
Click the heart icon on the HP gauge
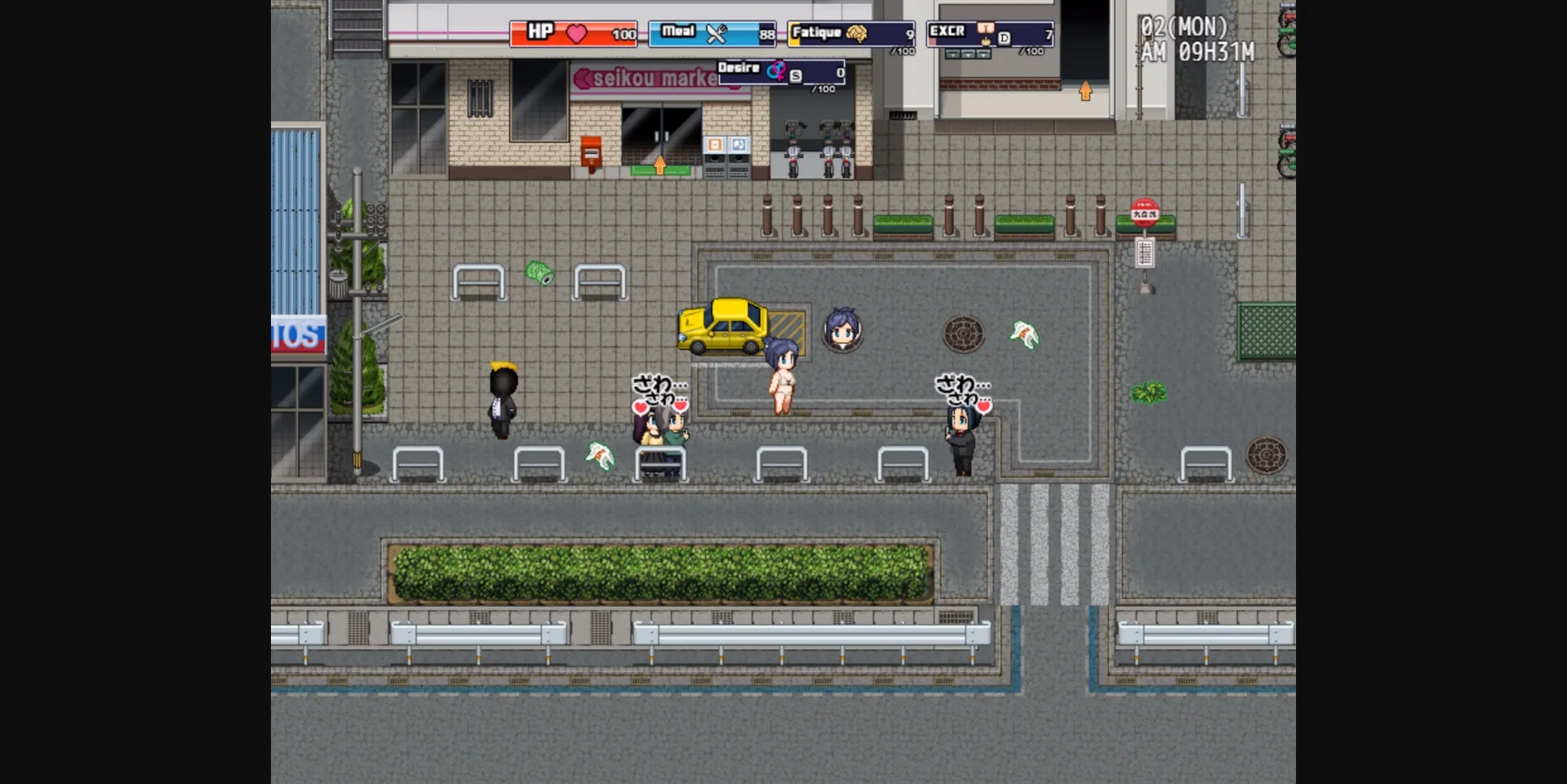tap(576, 34)
